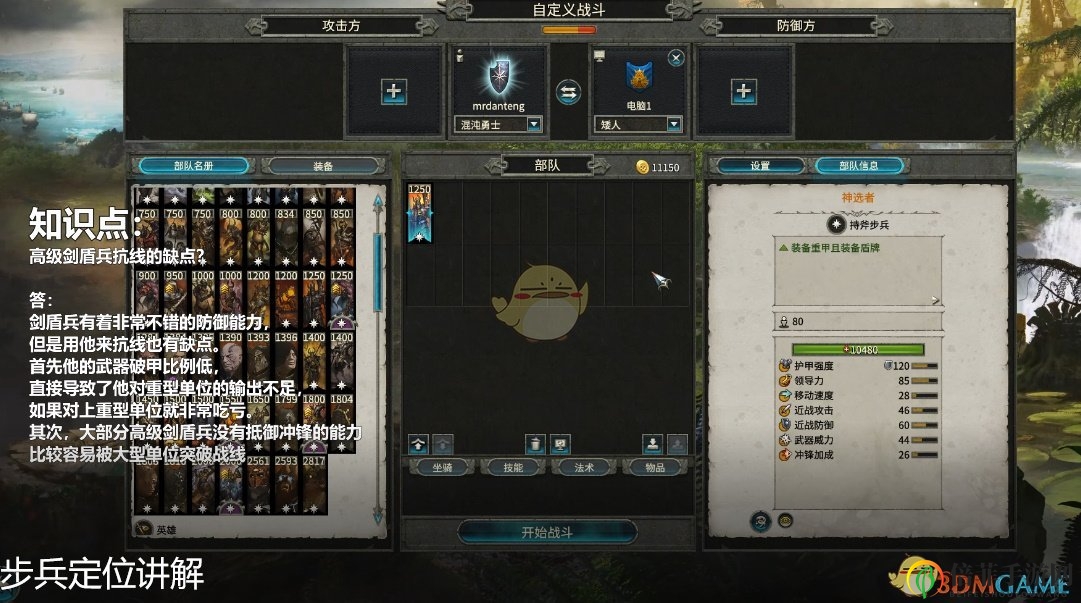
Task: Add a player to the attacker side
Action: 394,92
